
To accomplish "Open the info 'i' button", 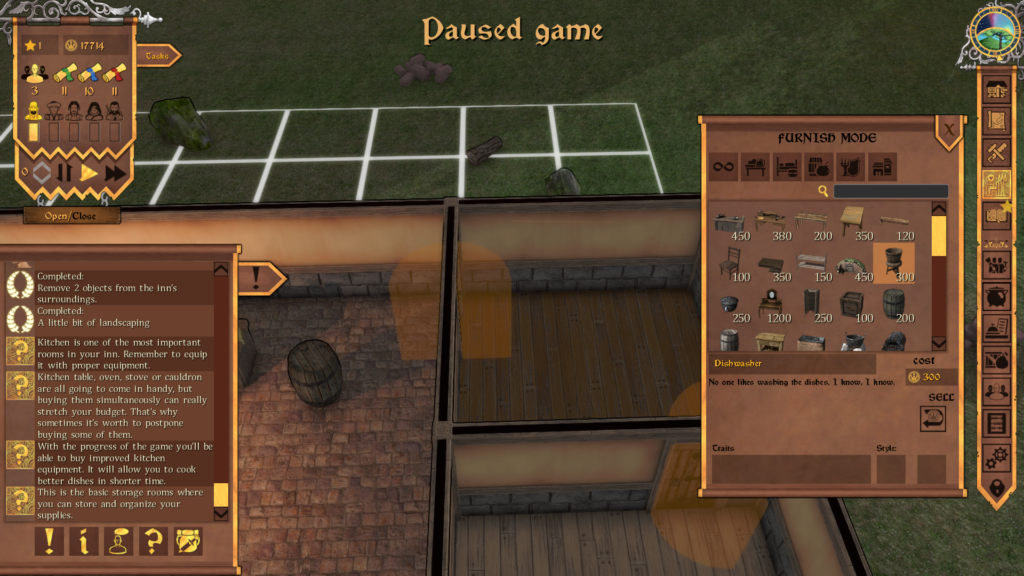I will click(84, 541).
